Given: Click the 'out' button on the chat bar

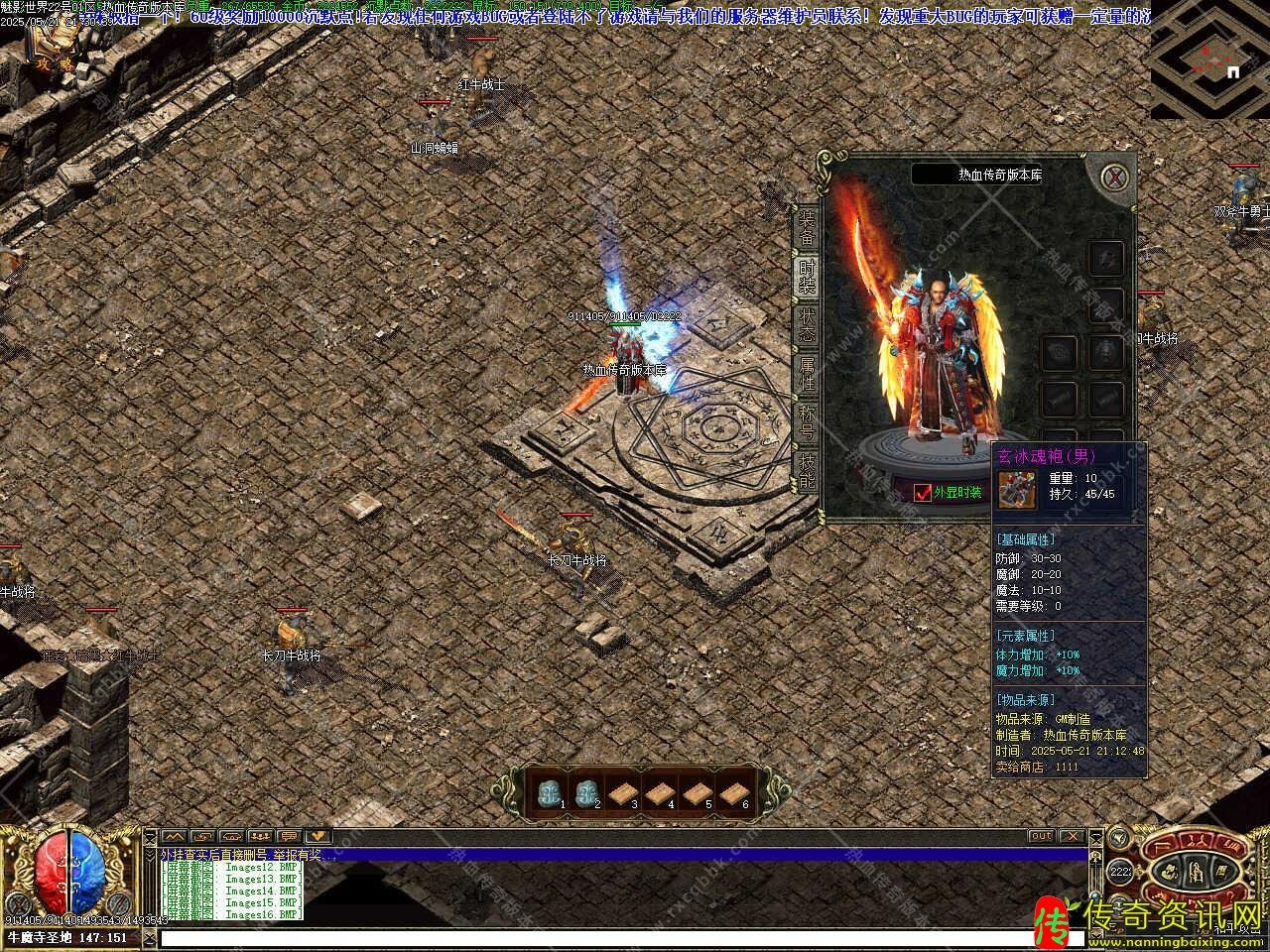Looking at the screenshot, I should (x=1040, y=836).
